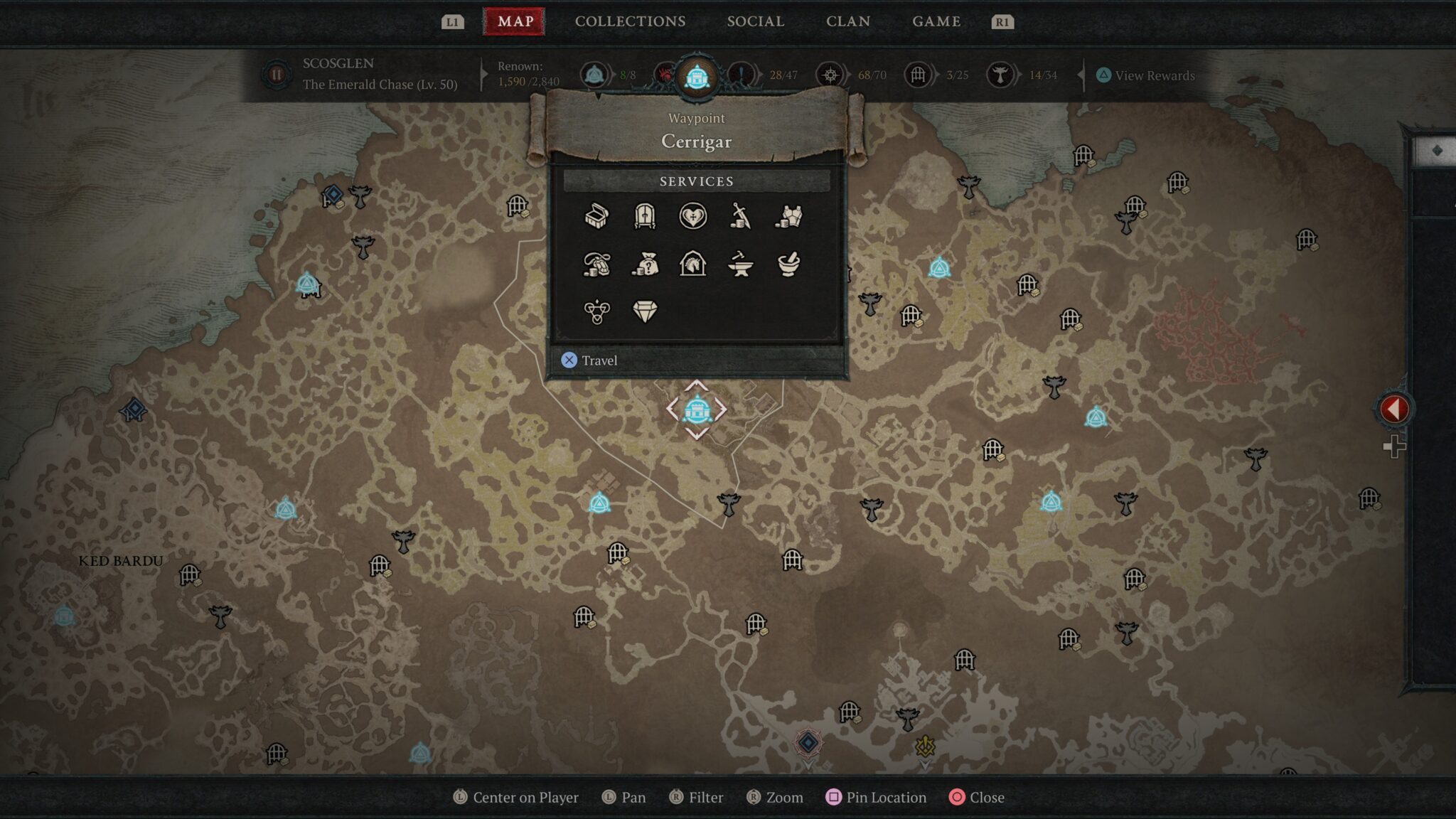Travel to Cerrigar waypoint

[590, 360]
